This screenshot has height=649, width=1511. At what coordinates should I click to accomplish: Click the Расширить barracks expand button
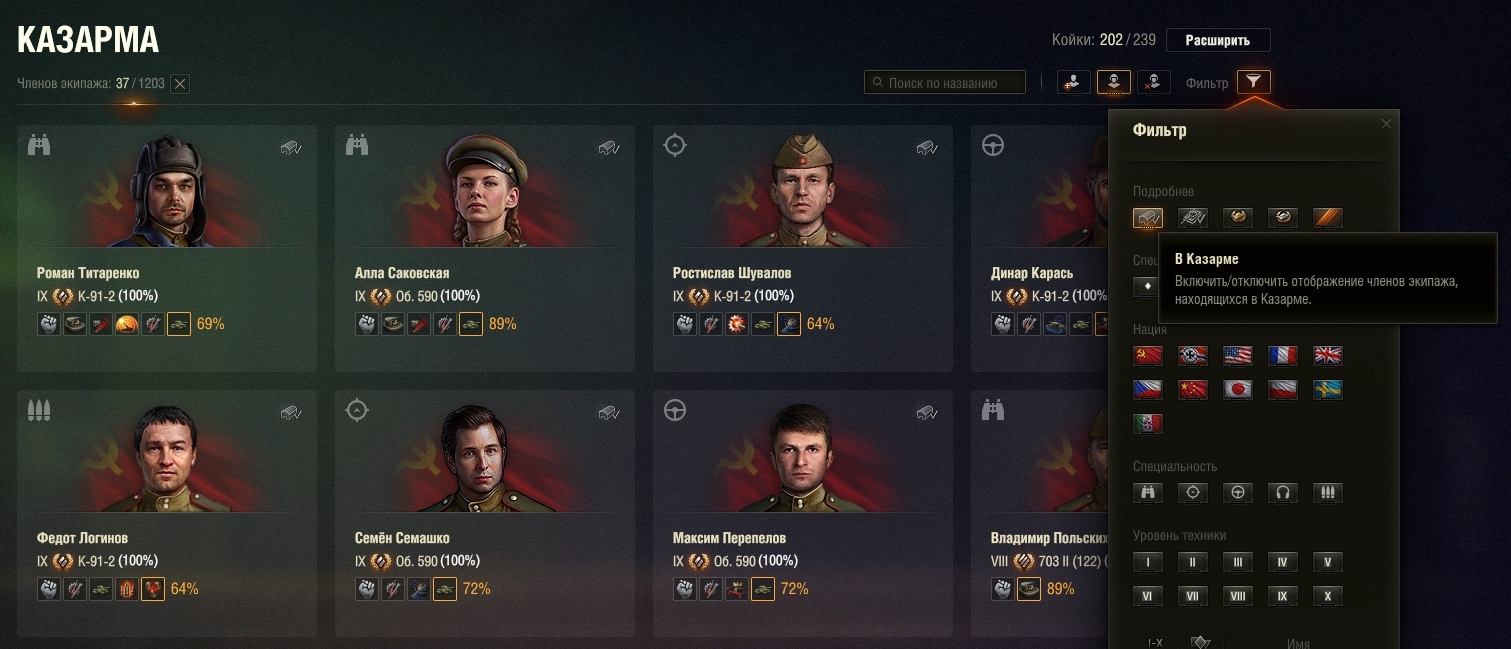click(1217, 41)
